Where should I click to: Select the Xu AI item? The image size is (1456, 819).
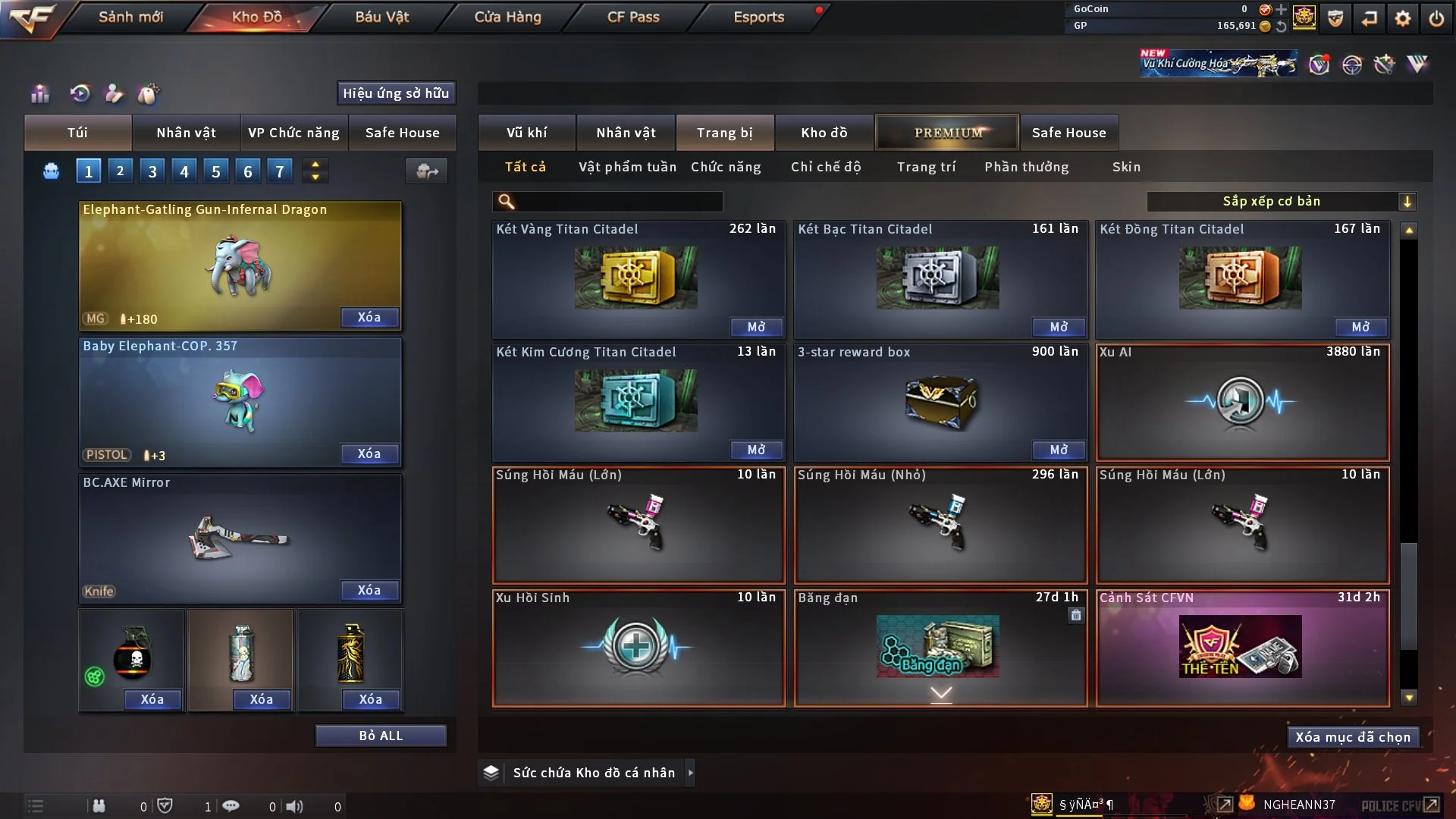pyautogui.click(x=1242, y=403)
